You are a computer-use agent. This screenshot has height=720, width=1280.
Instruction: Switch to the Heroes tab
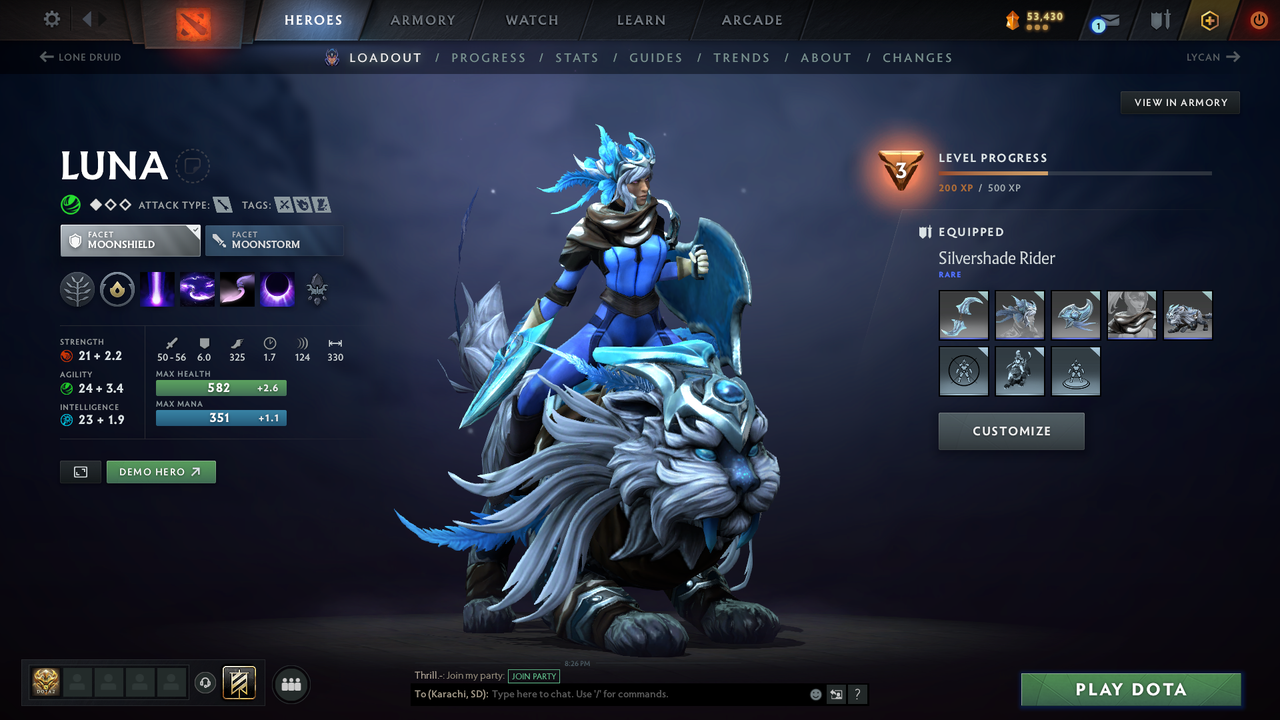click(313, 19)
